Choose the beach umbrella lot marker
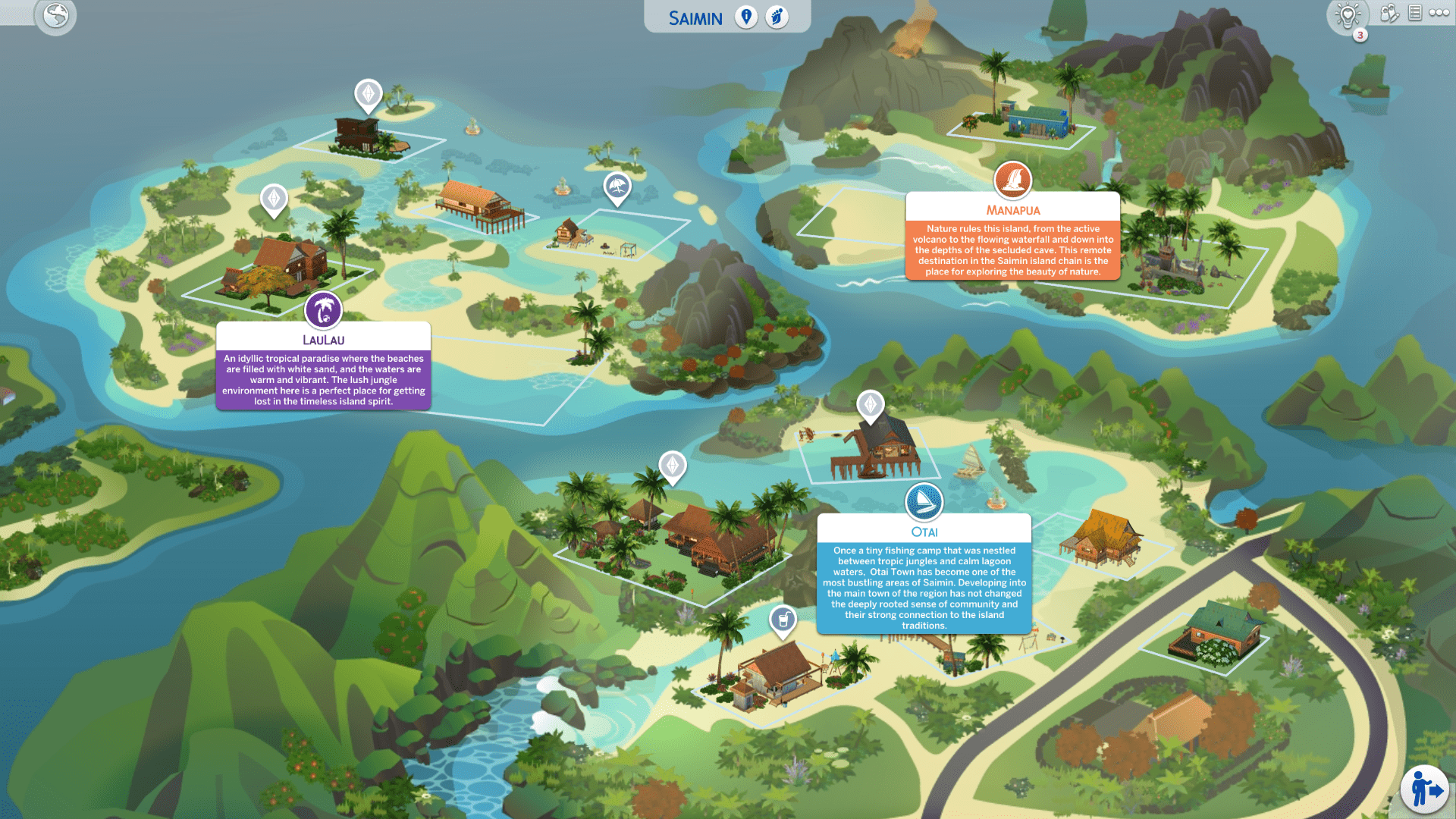Screen dimensions: 1456x819 coord(617,187)
